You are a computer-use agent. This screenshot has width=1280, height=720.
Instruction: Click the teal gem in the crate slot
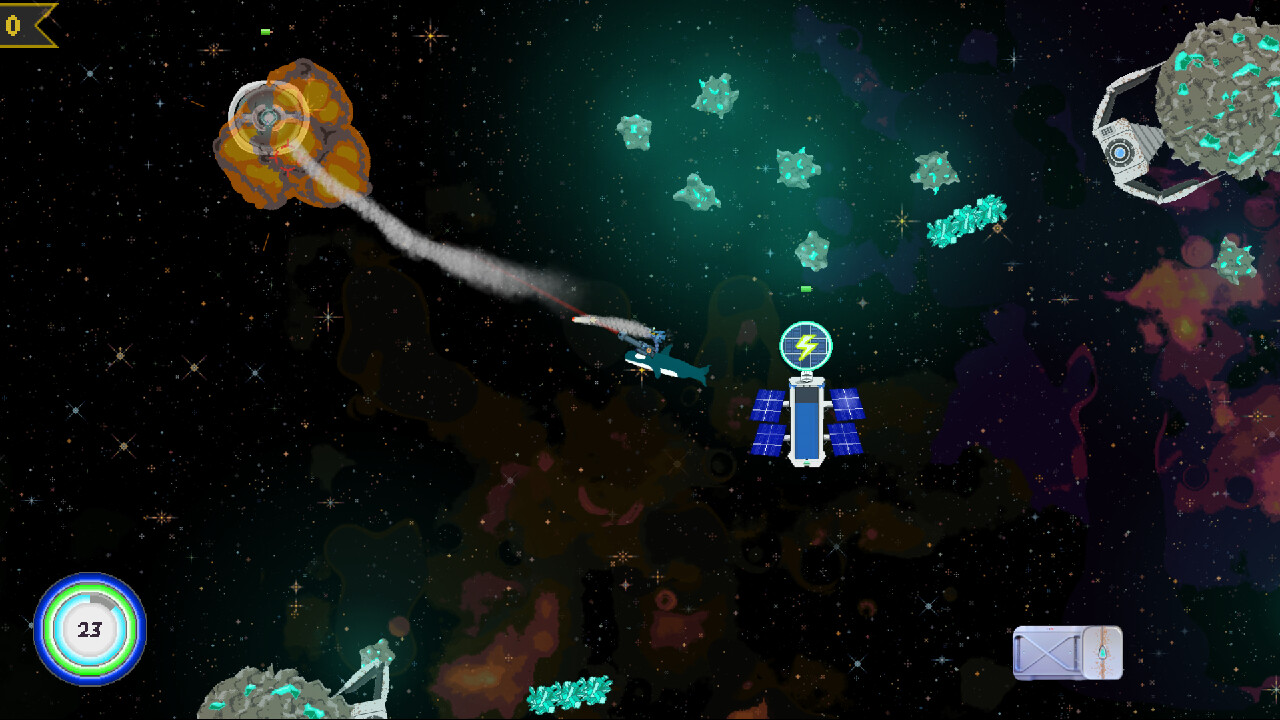[x=1103, y=652]
